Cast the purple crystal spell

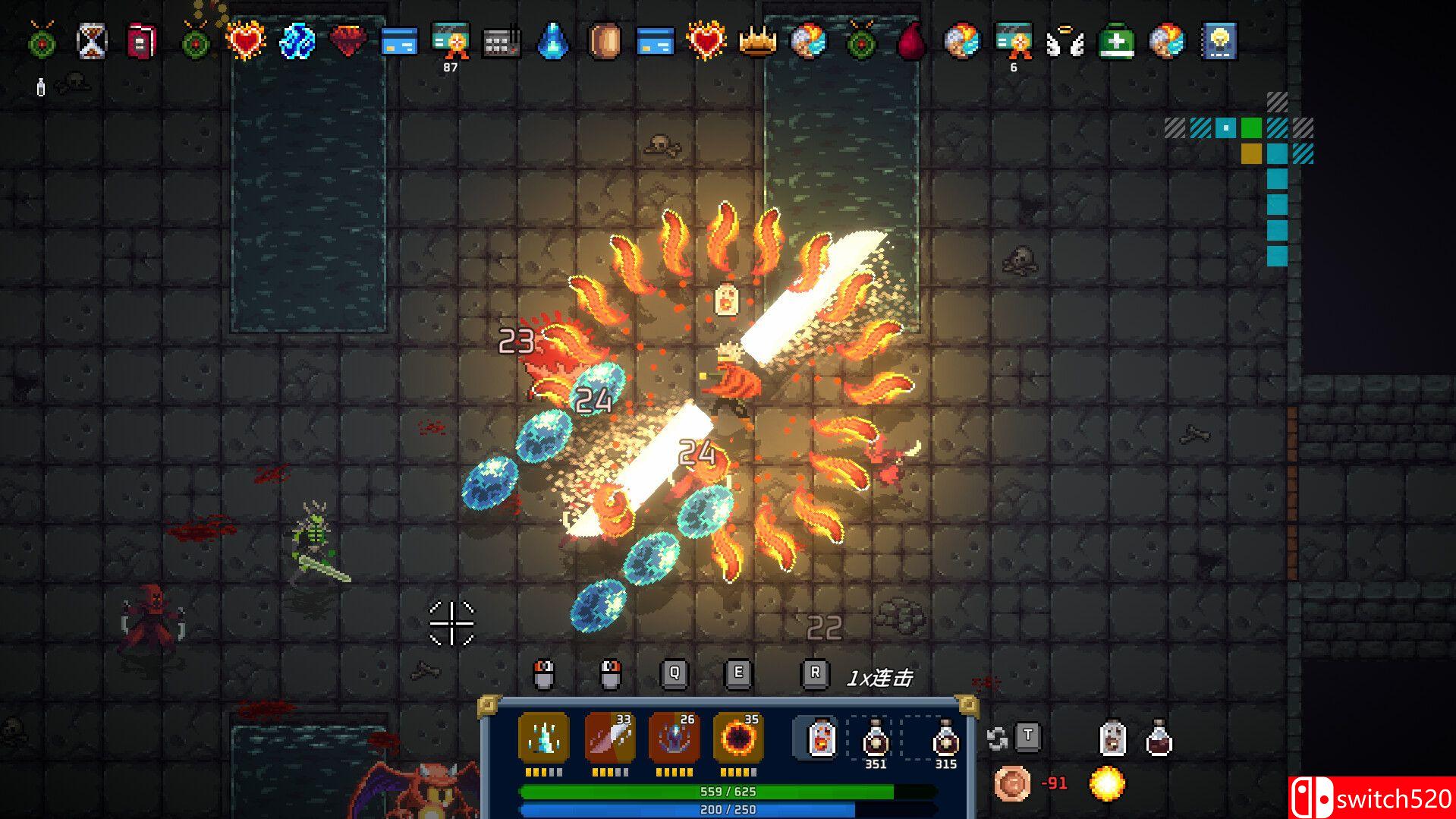point(674,737)
